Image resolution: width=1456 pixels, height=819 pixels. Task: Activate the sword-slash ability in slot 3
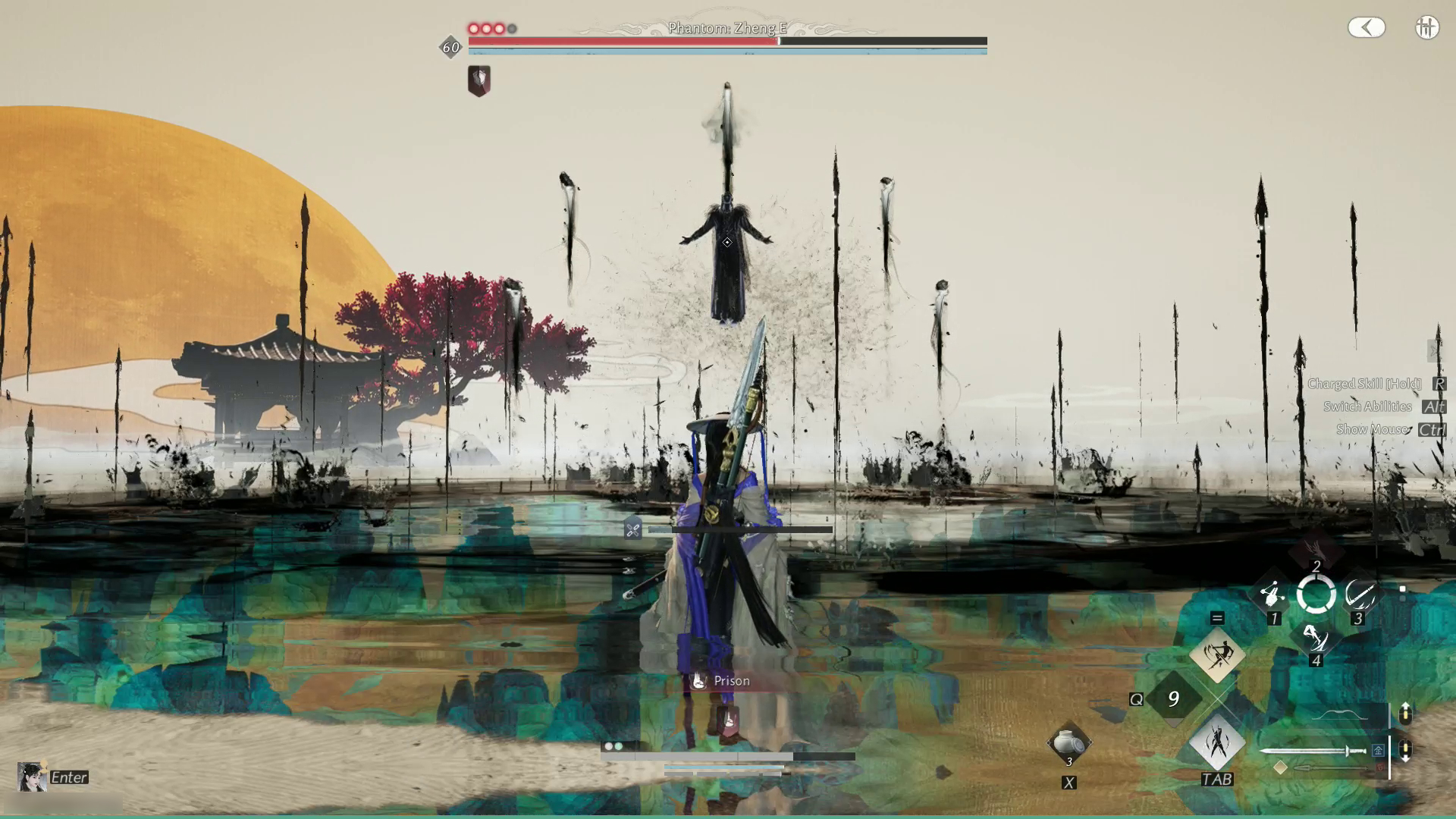pyautogui.click(x=1359, y=595)
